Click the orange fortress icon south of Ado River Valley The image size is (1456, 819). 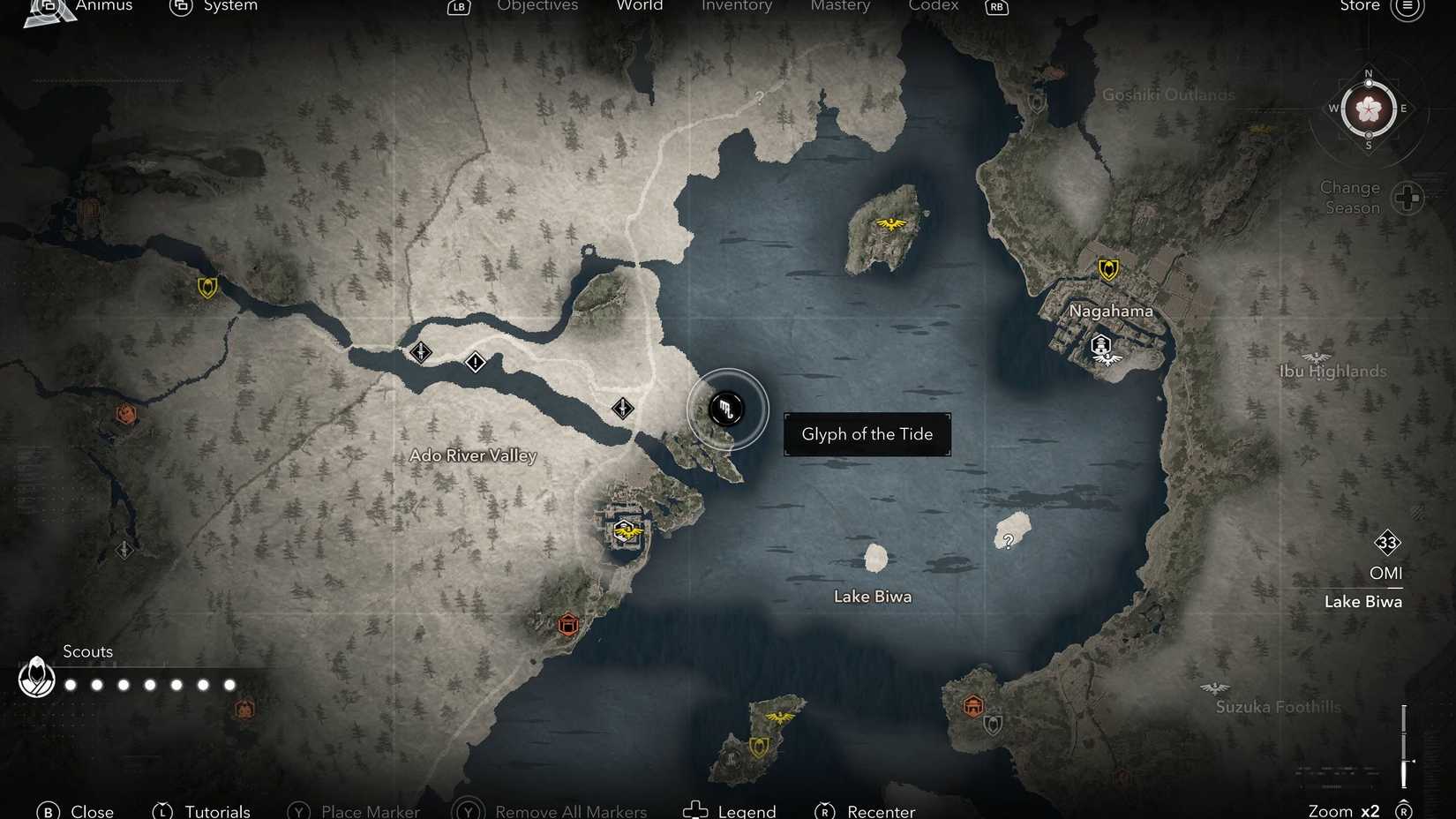567,625
